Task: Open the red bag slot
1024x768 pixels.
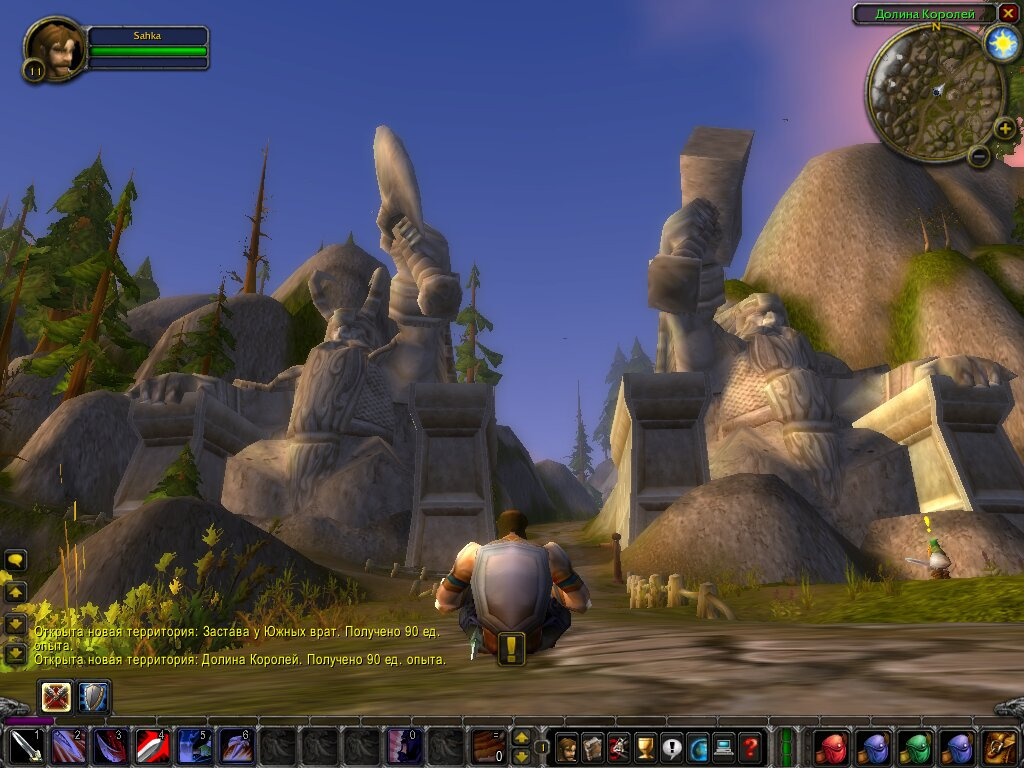Action: click(831, 747)
